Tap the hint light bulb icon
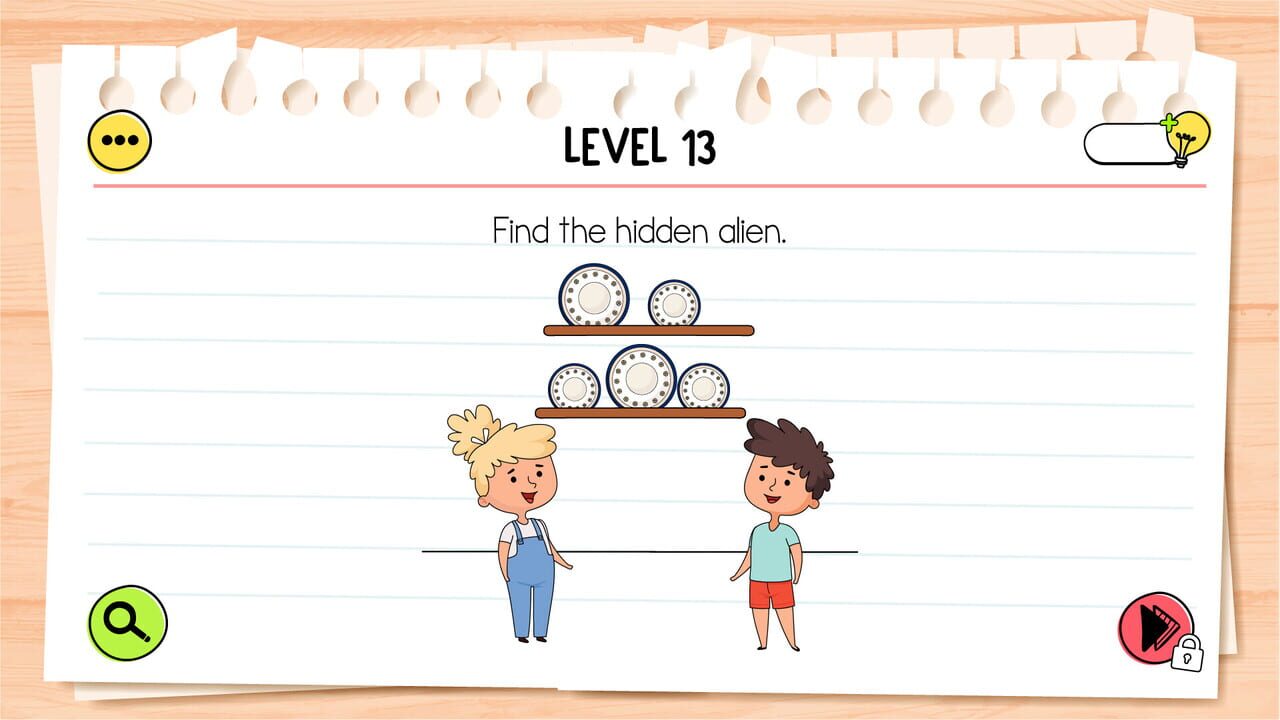The width and height of the screenshot is (1280, 720). (x=1190, y=142)
